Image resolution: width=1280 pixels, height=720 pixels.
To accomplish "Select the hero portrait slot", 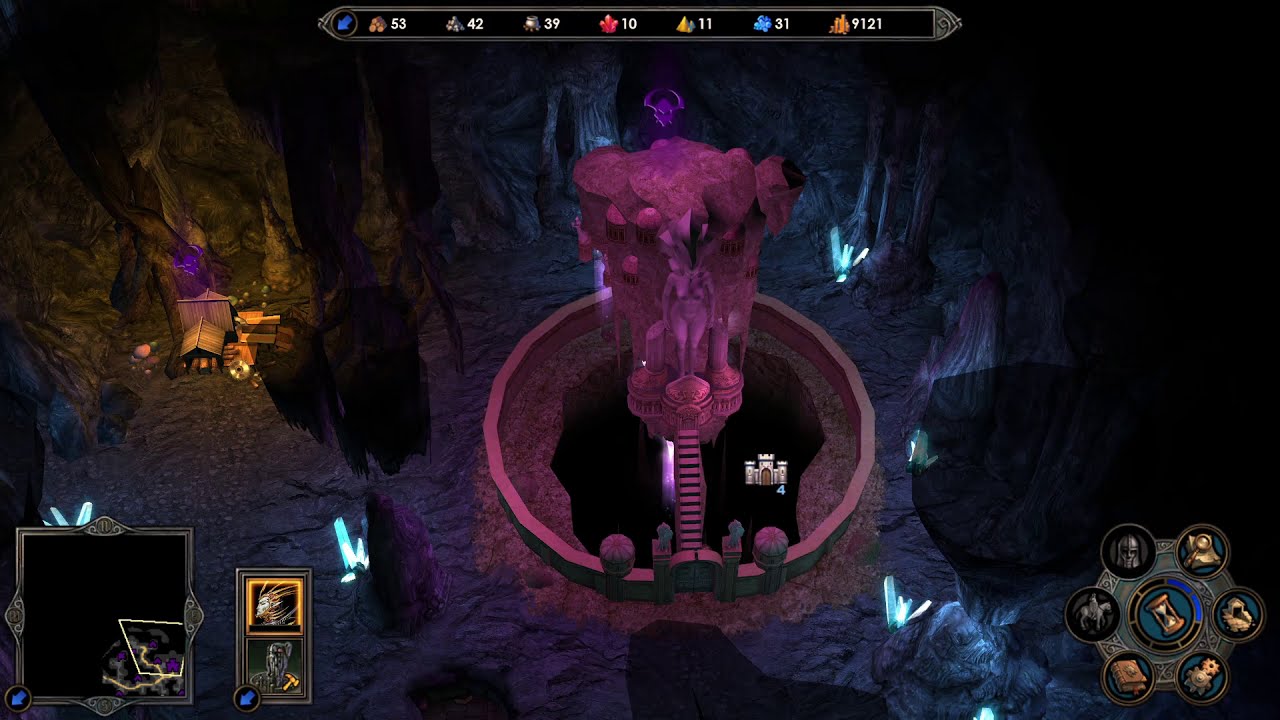I will 273,604.
